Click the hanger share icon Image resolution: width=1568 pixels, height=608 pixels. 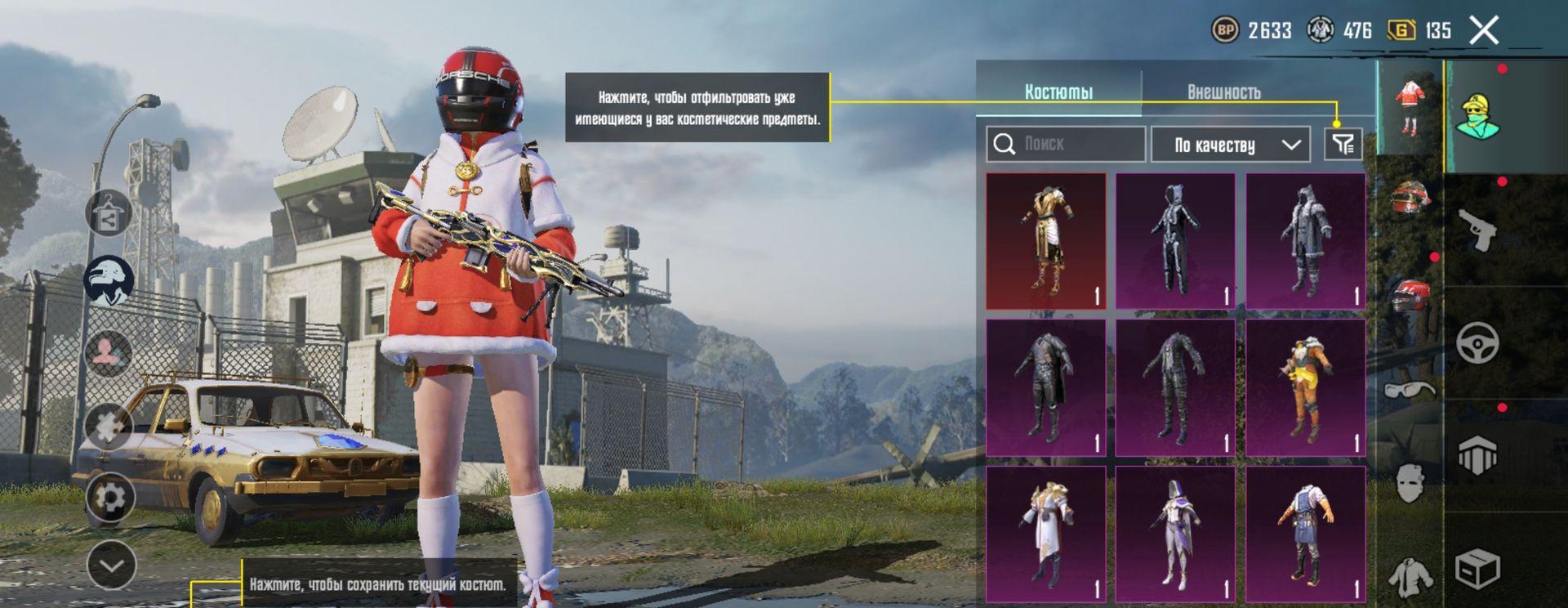pyautogui.click(x=109, y=213)
